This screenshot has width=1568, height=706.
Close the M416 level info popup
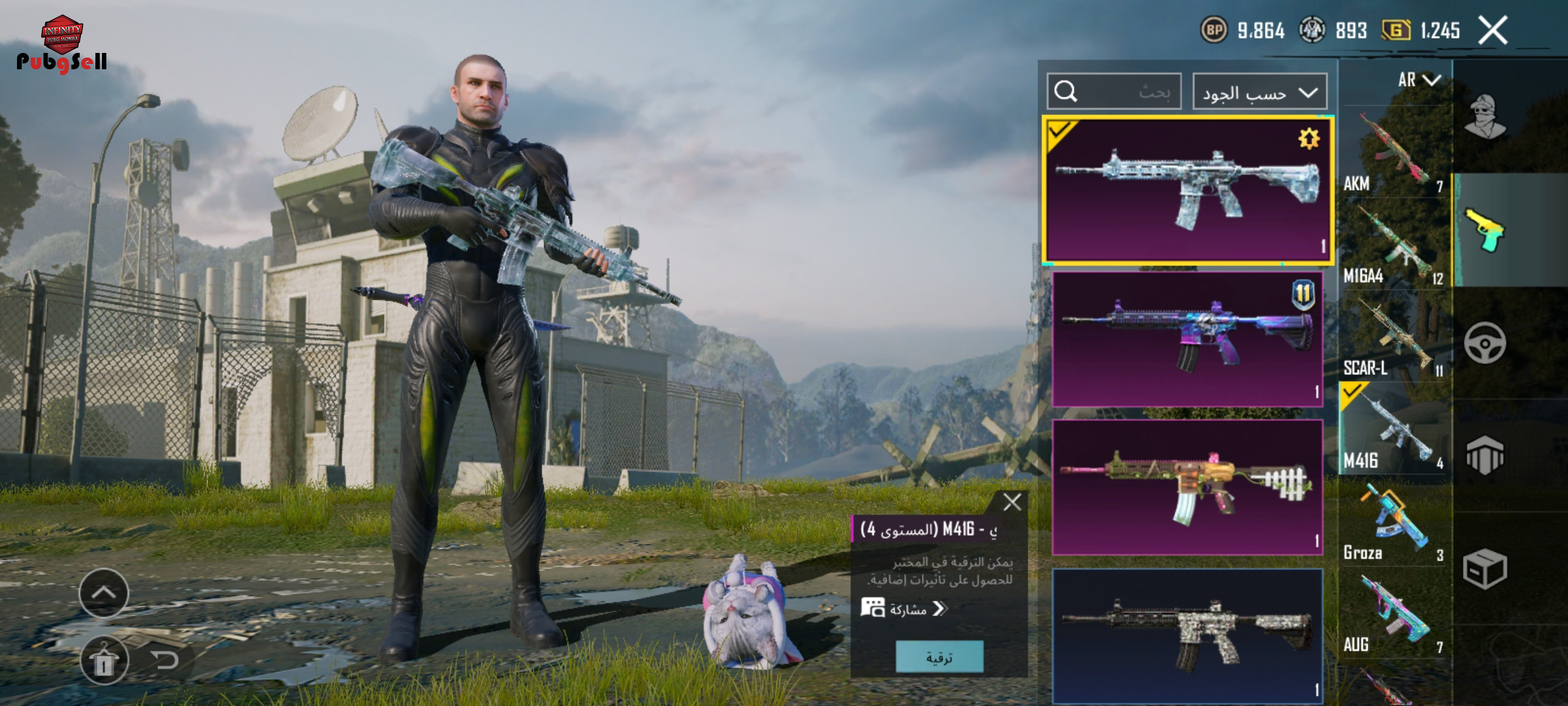1012,502
